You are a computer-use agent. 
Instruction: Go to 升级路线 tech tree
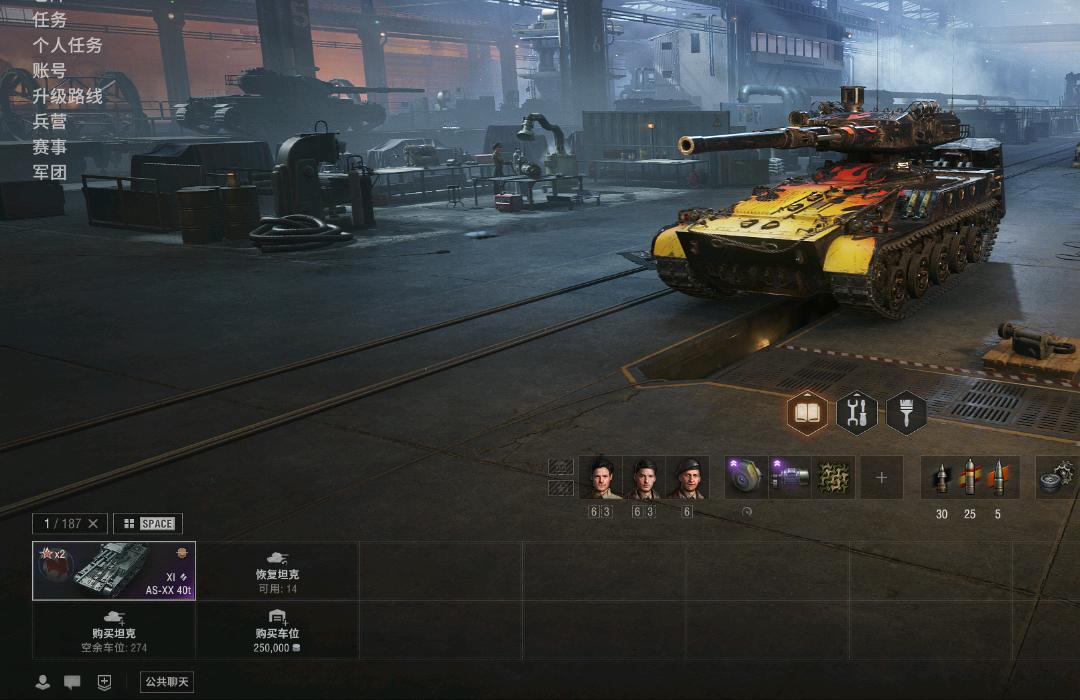click(x=67, y=96)
